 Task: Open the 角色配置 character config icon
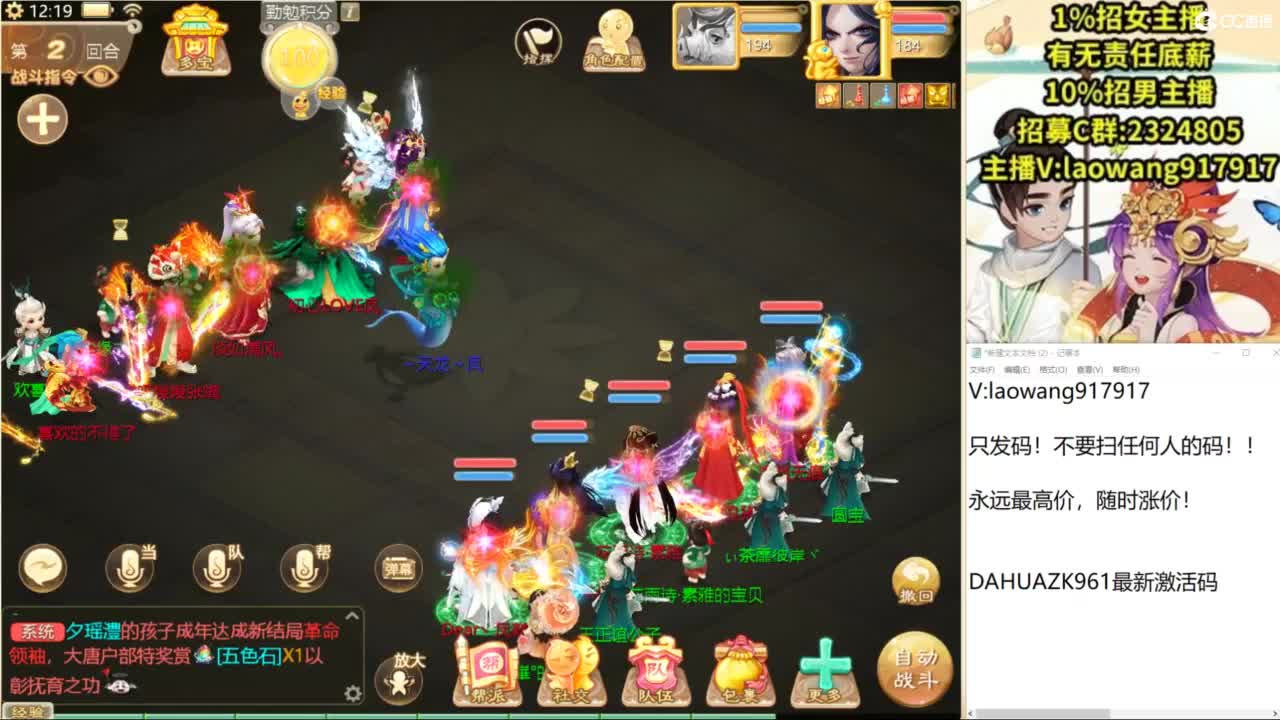point(616,42)
